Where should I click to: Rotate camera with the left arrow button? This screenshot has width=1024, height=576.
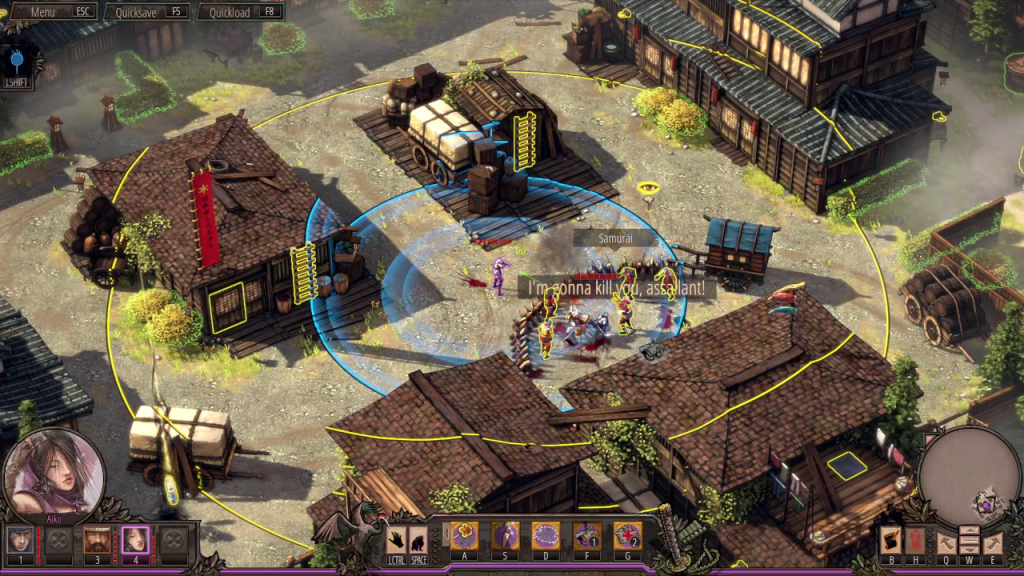[946, 543]
